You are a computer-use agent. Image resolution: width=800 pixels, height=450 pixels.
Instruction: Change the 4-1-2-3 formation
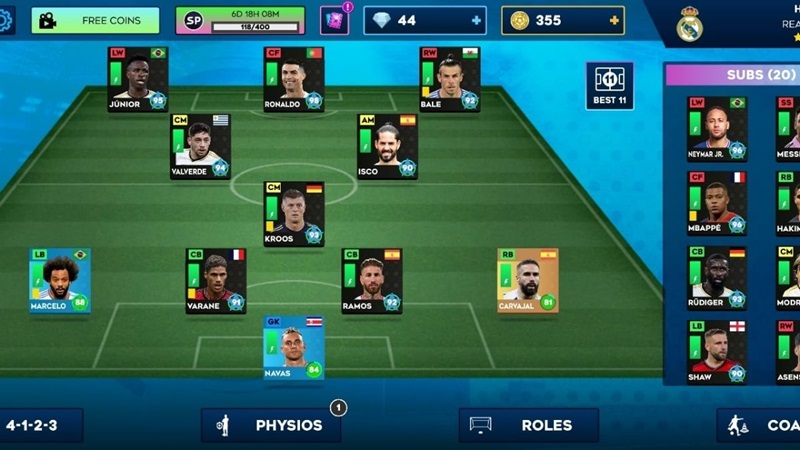40,425
